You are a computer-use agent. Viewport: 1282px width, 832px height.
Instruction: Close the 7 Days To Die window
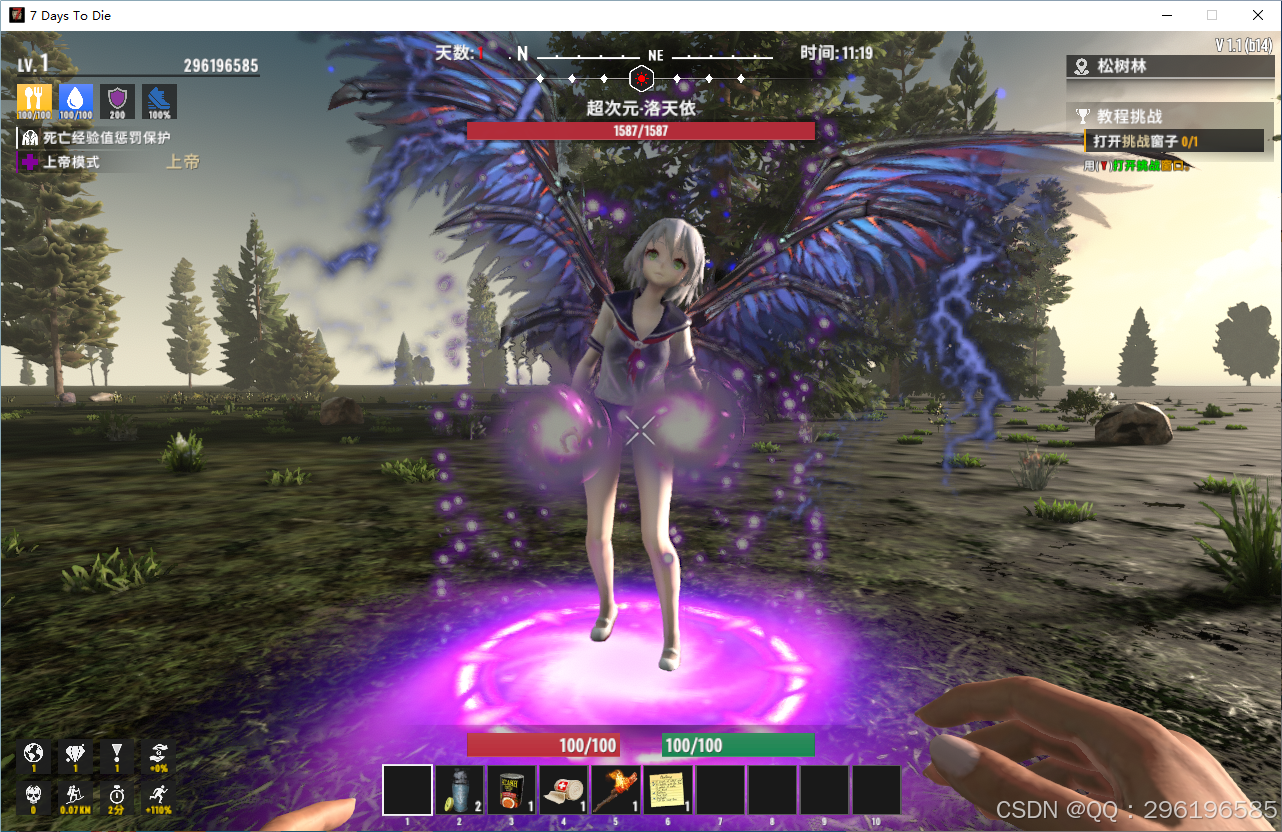(x=1258, y=15)
